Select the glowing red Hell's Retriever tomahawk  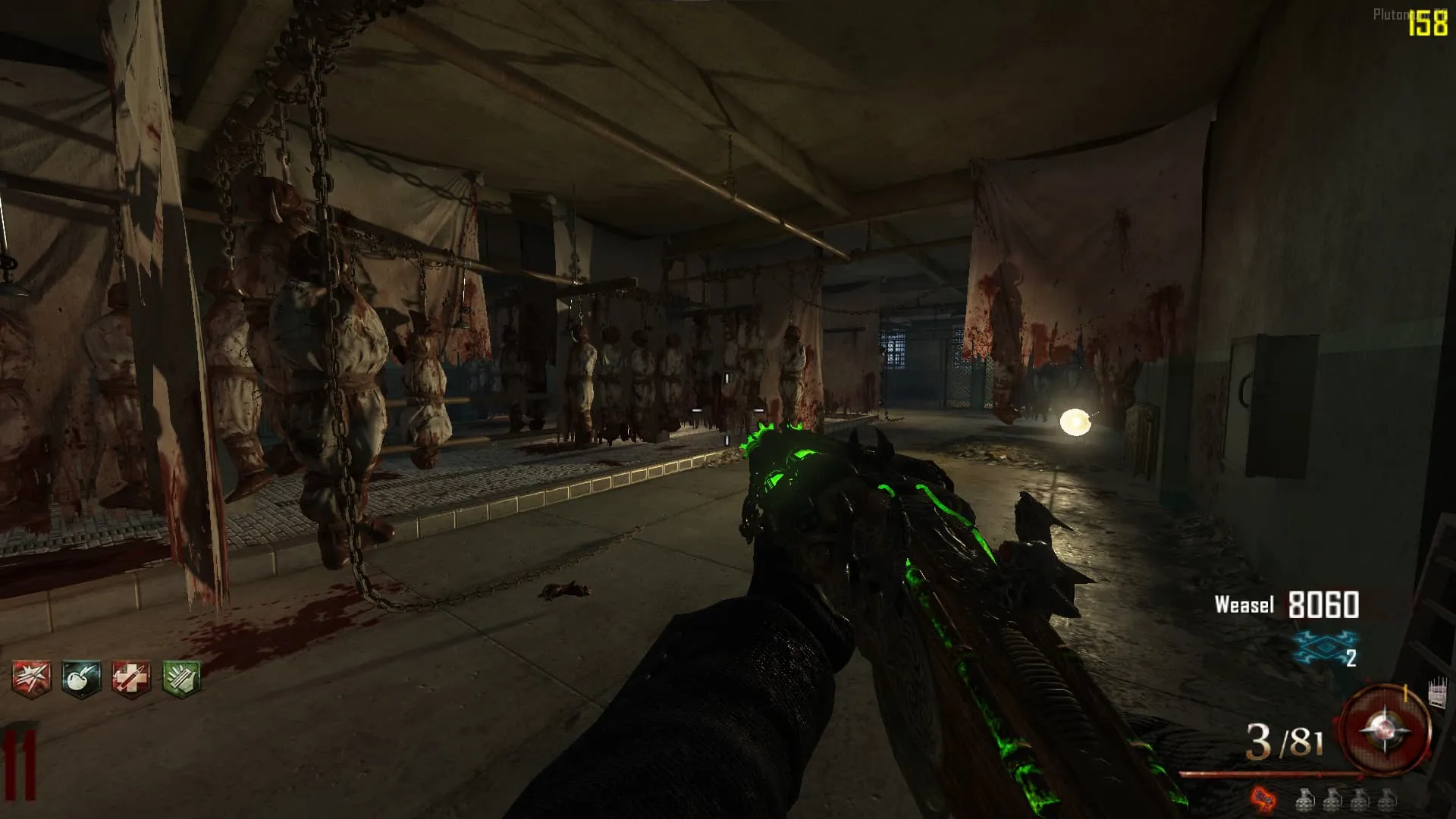coord(1263,798)
